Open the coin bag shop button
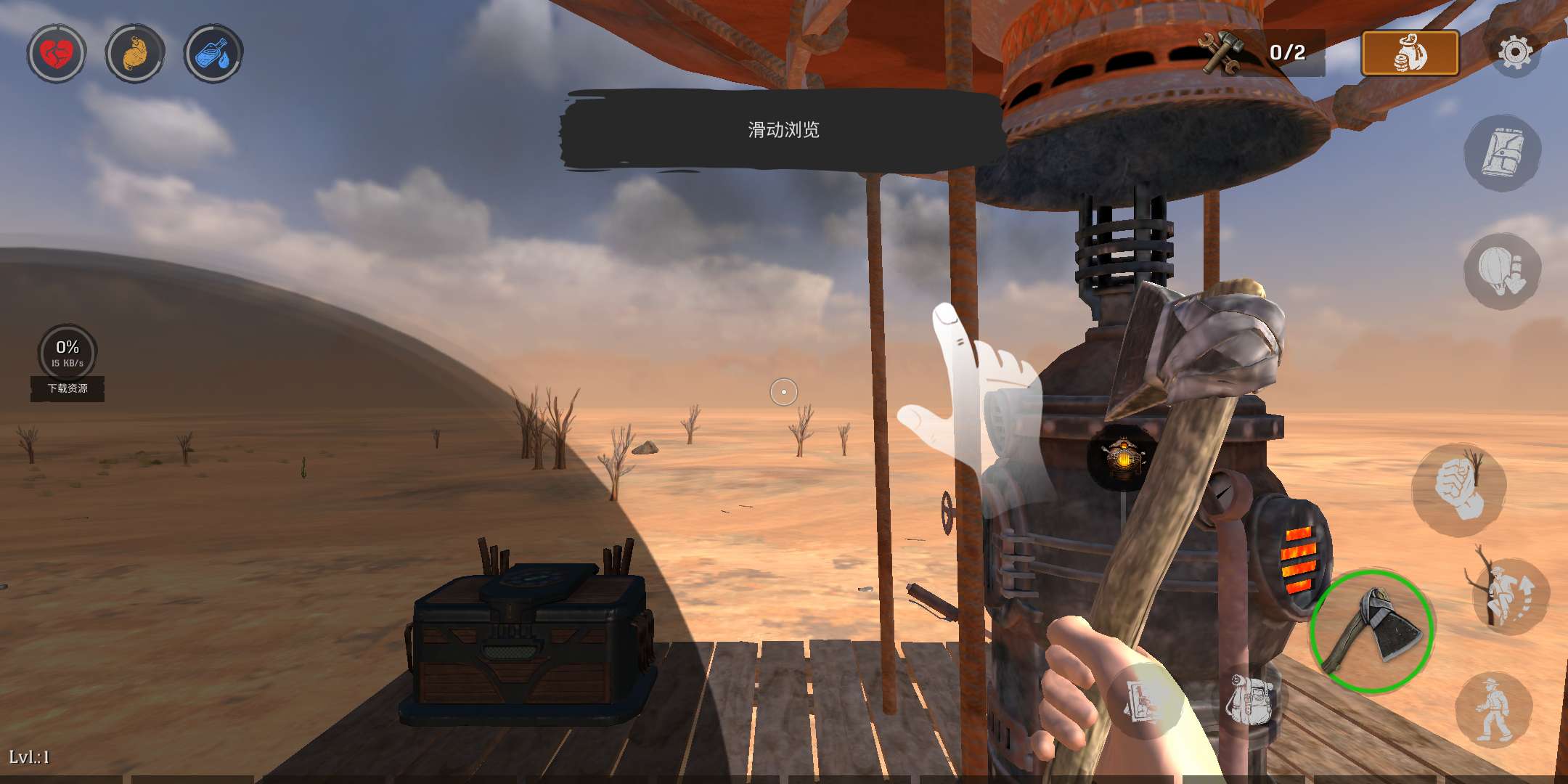 pyautogui.click(x=1410, y=53)
